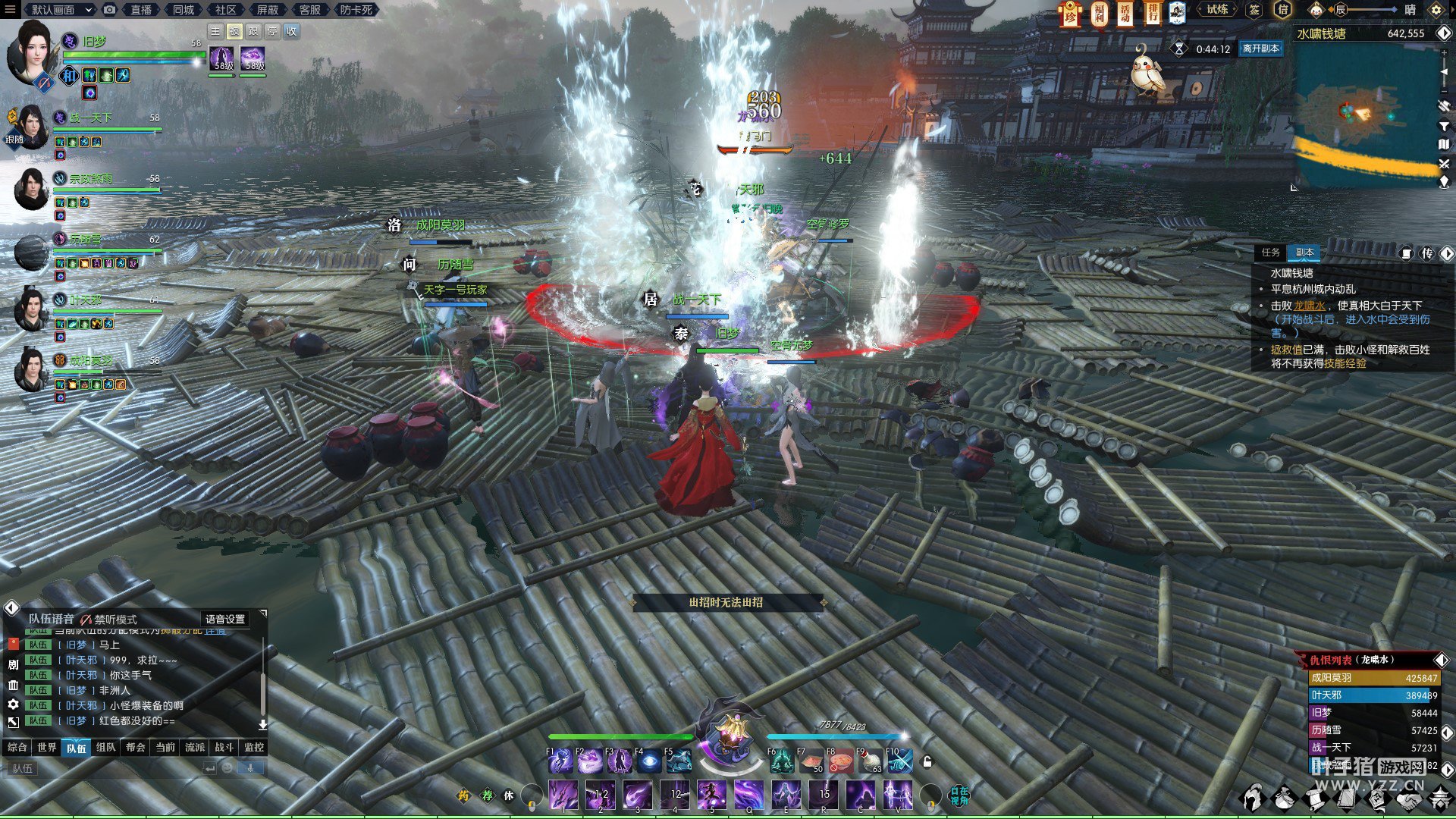
Task: Open the 活动 events banner
Action: [x=1125, y=13]
